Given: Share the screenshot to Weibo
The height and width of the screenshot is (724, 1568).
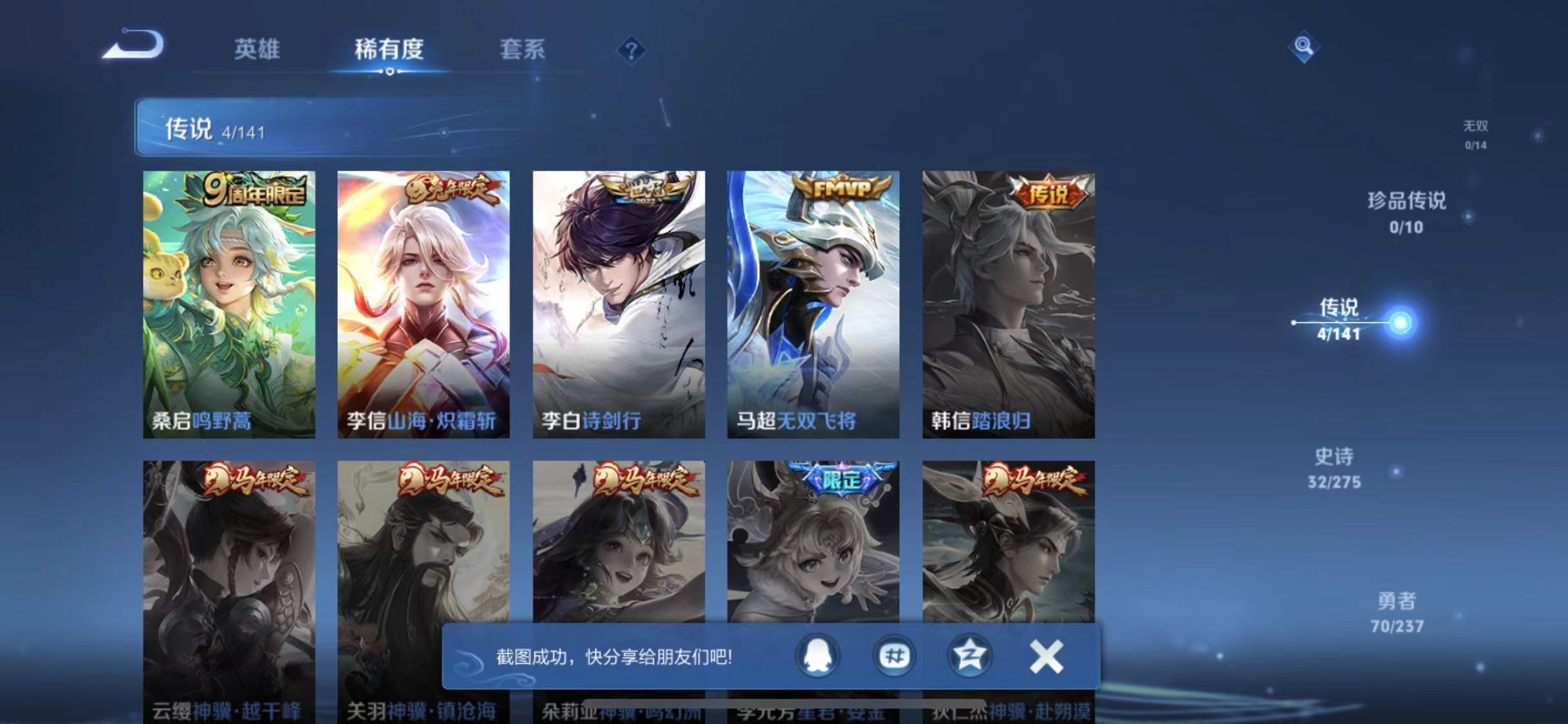Looking at the screenshot, I should 893,656.
